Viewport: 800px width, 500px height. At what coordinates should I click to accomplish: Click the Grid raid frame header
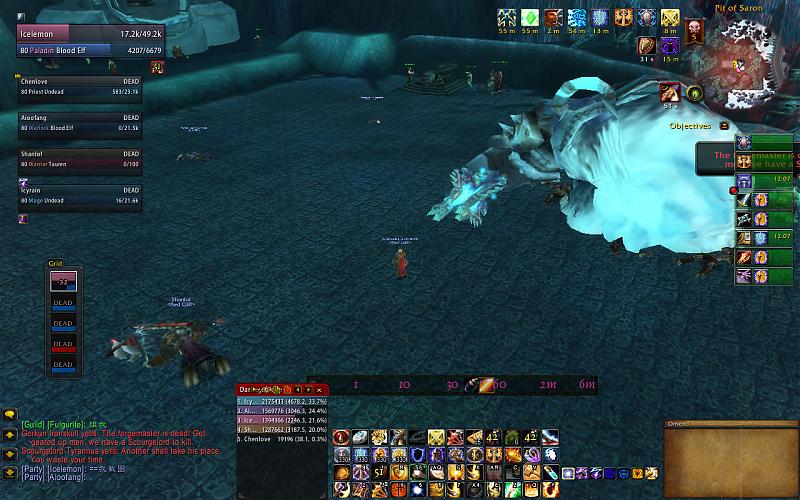[56, 264]
